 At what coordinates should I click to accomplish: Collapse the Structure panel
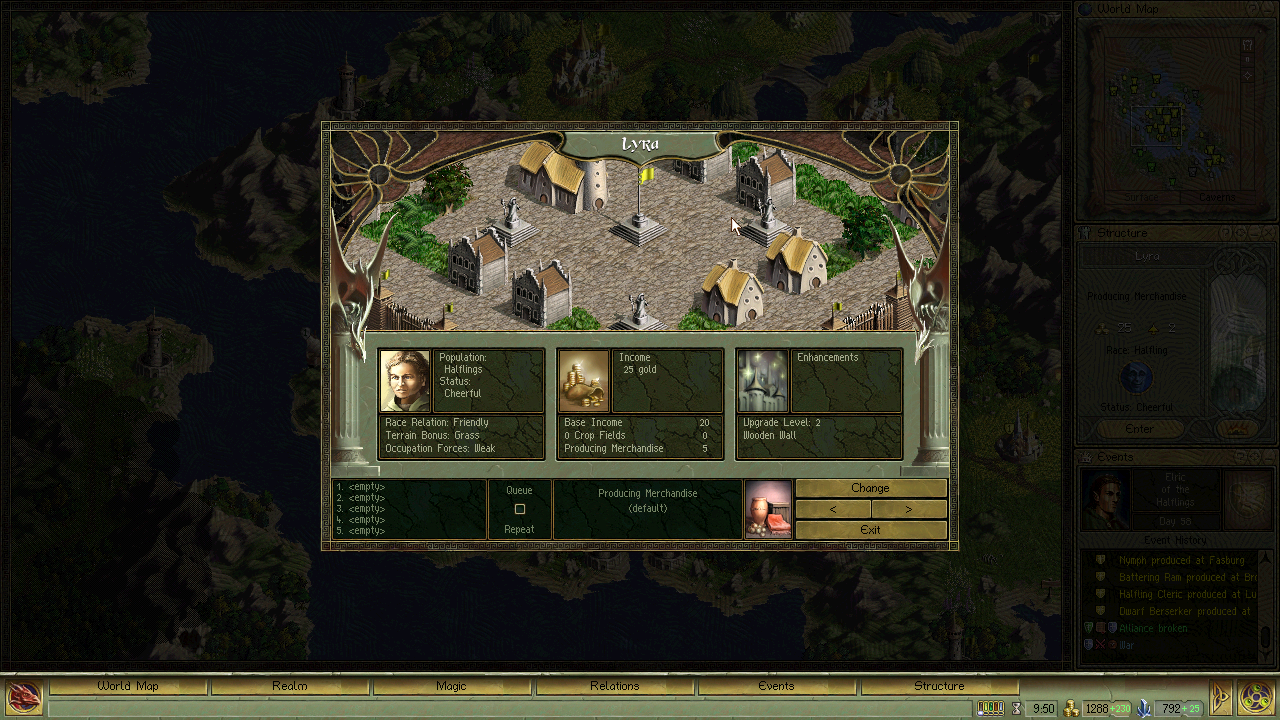coord(1252,232)
